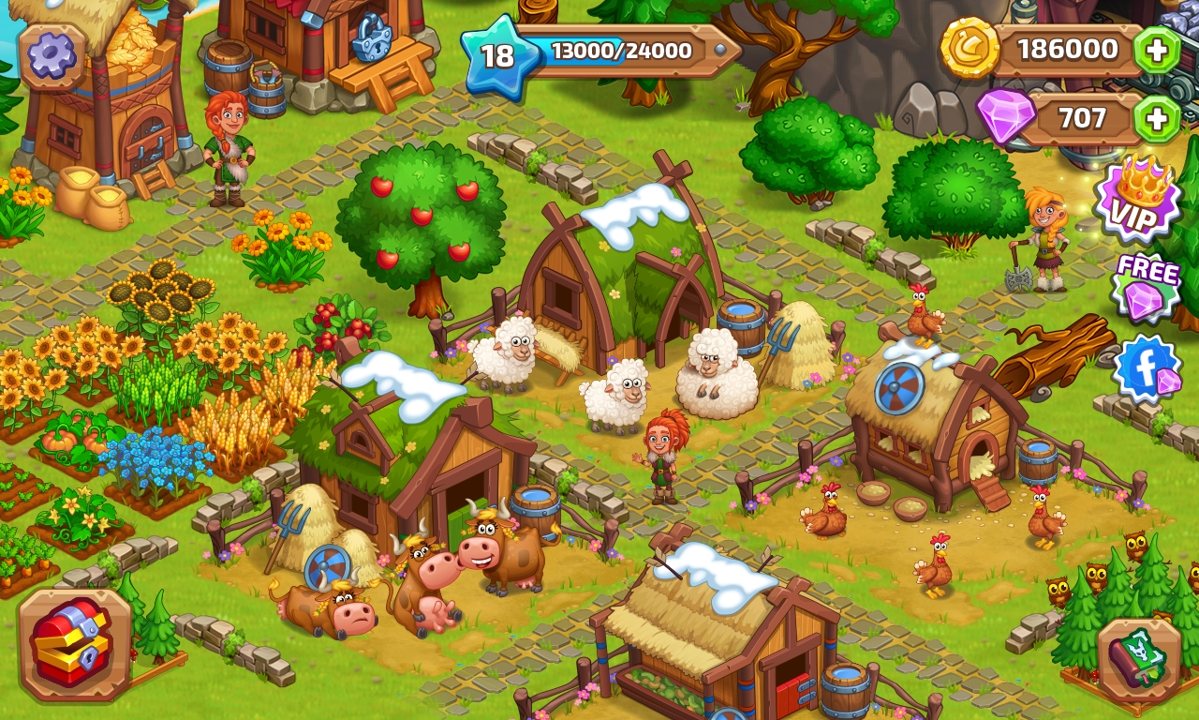Tap the Facebook gem reward badge
Image resolution: width=1199 pixels, height=720 pixels.
(x=1149, y=368)
